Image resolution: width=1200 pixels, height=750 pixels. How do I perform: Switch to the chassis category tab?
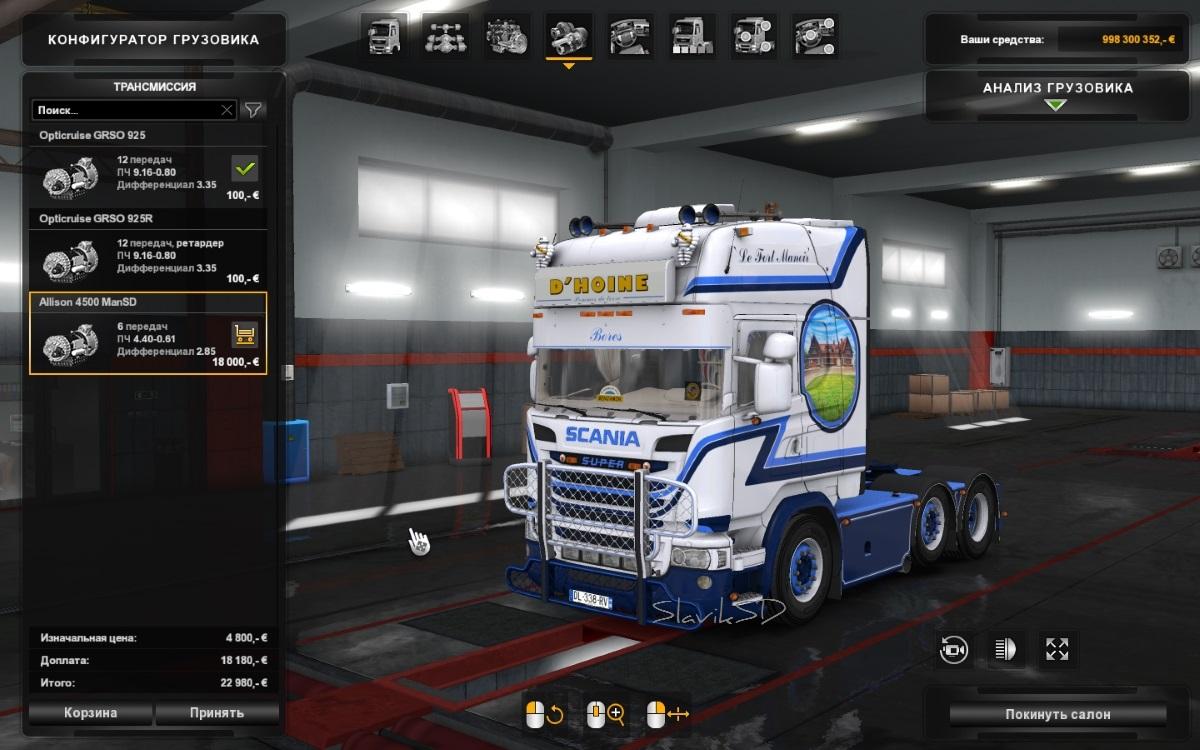click(x=445, y=36)
